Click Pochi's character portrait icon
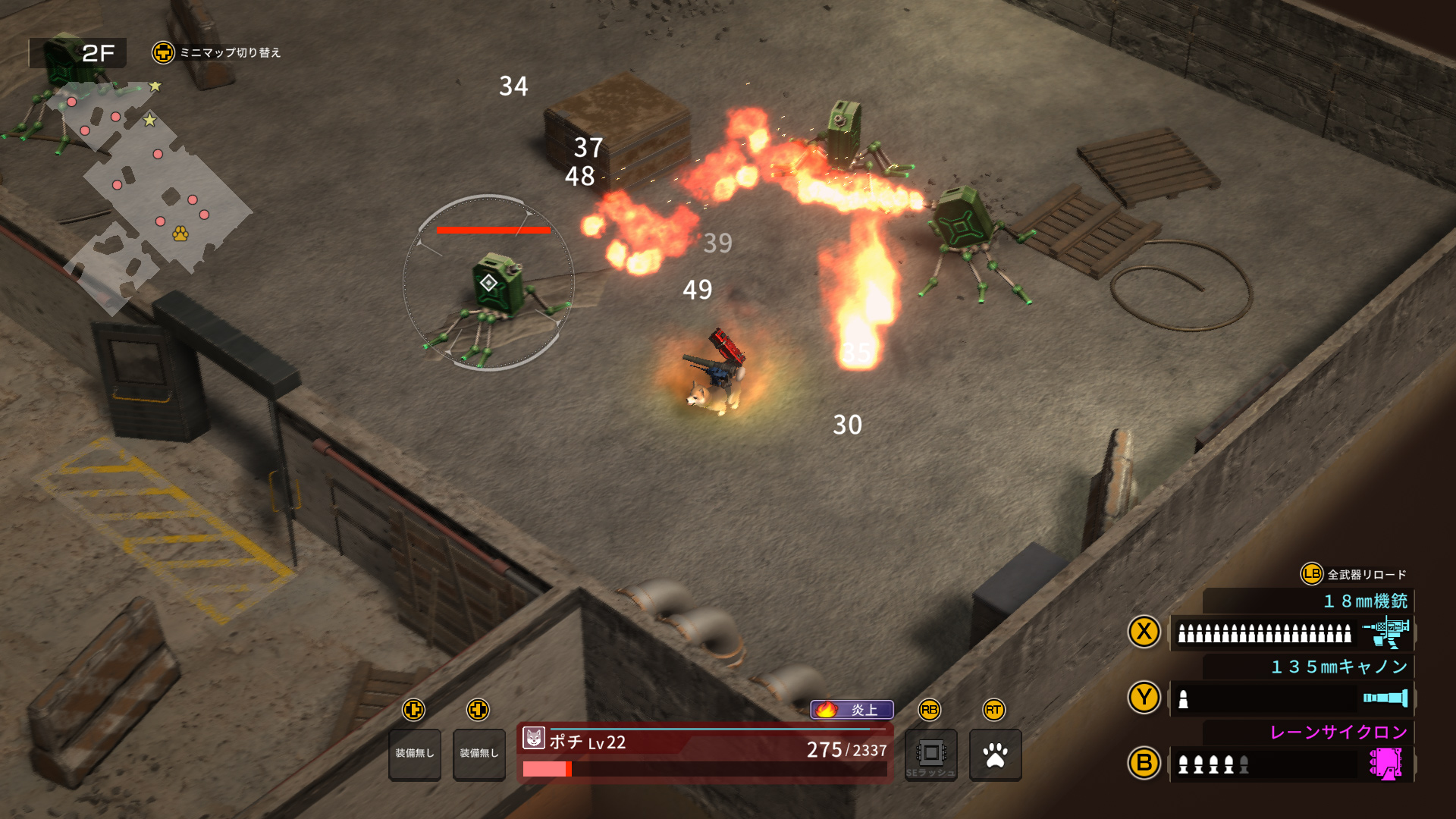Image resolution: width=1456 pixels, height=819 pixels. click(534, 738)
